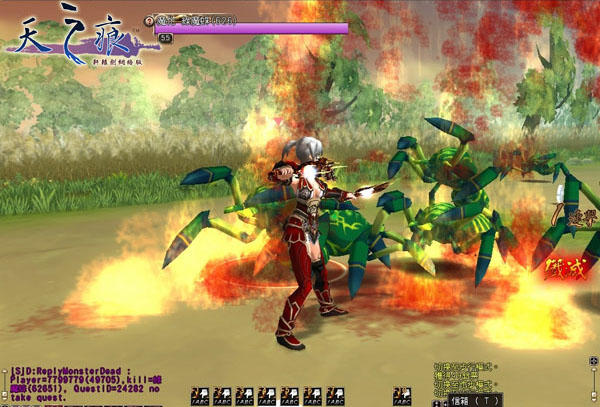Open the 信箱 mailbox button
Screen dimensions: 600x407
pyautogui.click(x=470, y=399)
